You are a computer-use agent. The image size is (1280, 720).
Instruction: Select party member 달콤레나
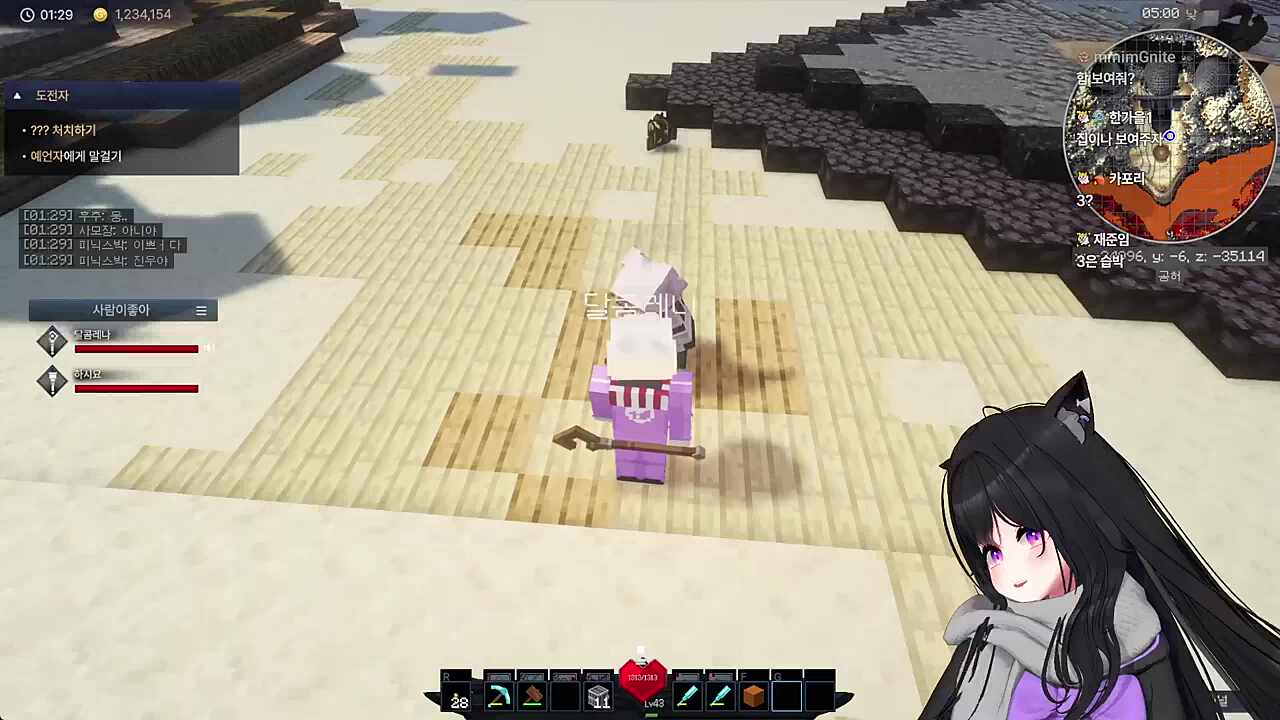pos(92,335)
